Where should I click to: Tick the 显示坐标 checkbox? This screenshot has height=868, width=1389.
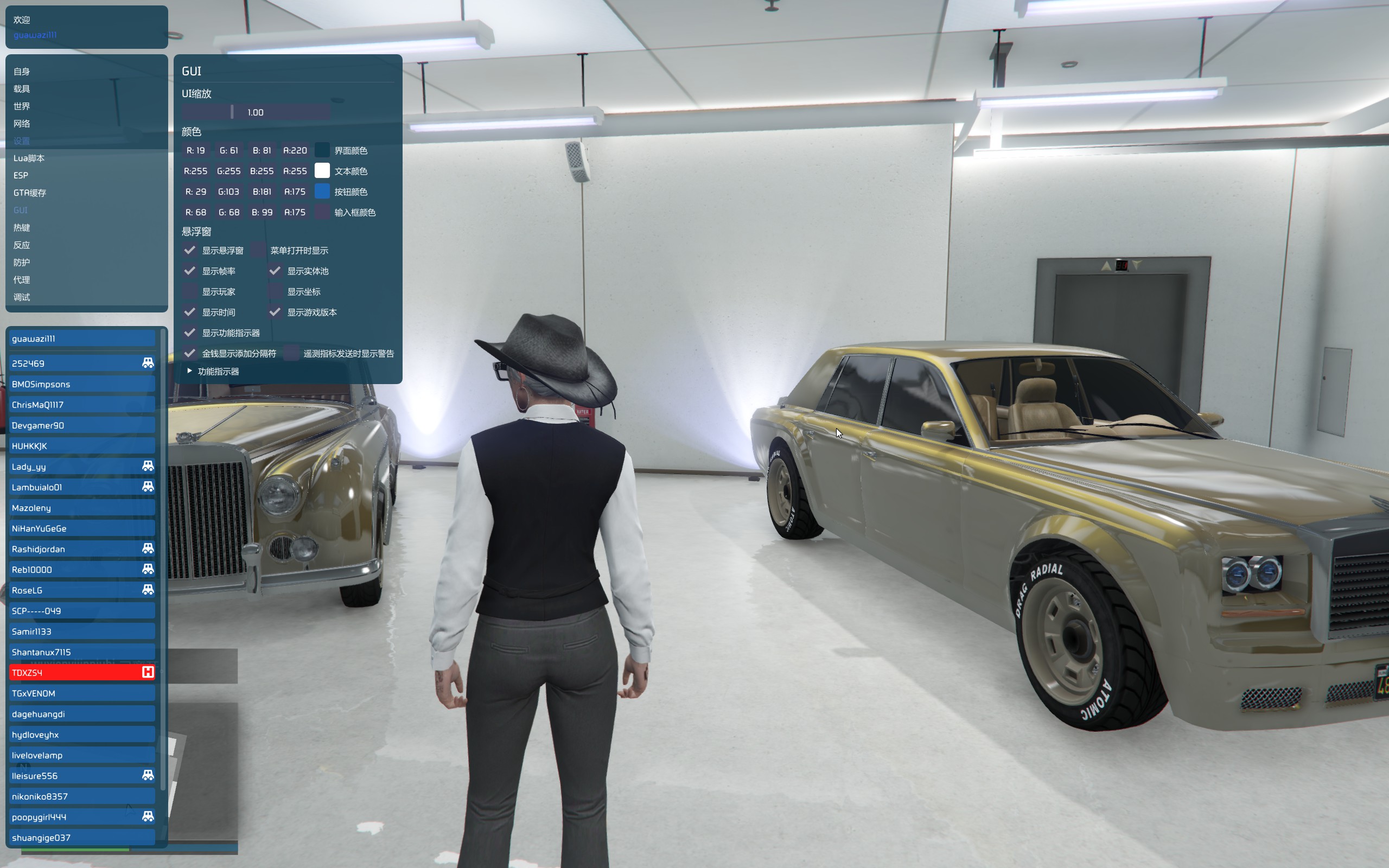[x=276, y=292]
